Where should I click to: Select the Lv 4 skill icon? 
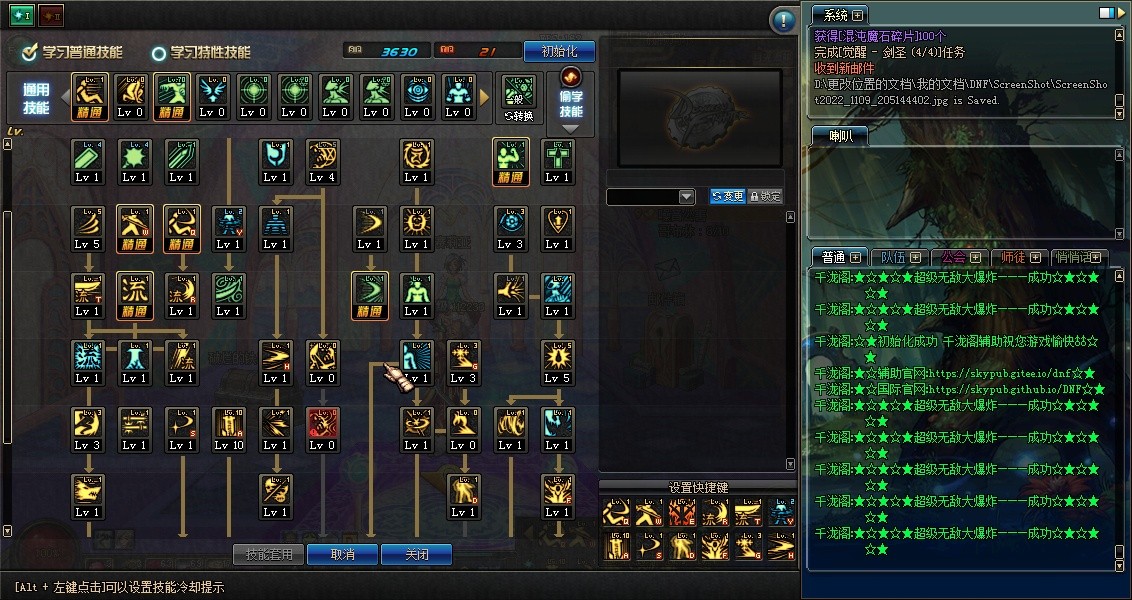click(x=322, y=161)
